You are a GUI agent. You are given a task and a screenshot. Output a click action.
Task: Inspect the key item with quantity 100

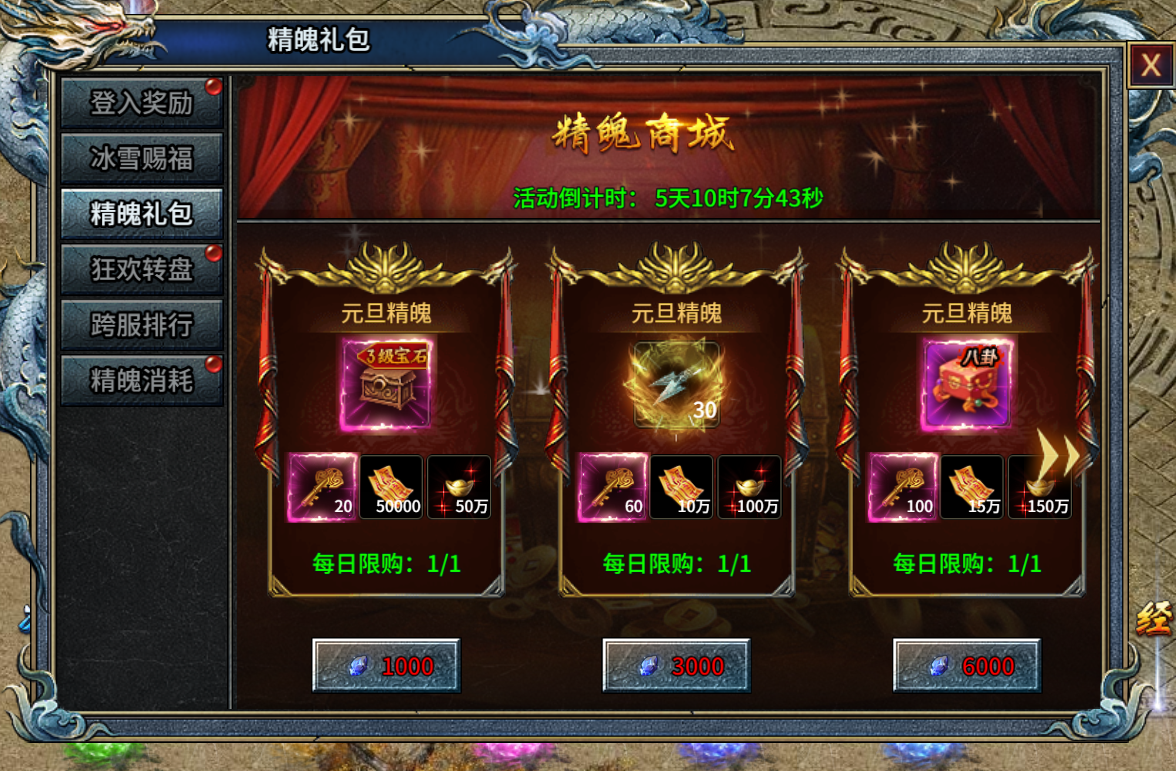(x=903, y=487)
